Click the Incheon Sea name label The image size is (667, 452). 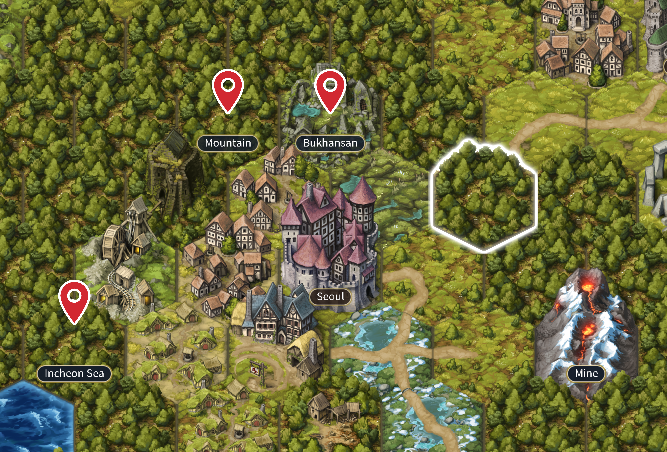tap(74, 373)
